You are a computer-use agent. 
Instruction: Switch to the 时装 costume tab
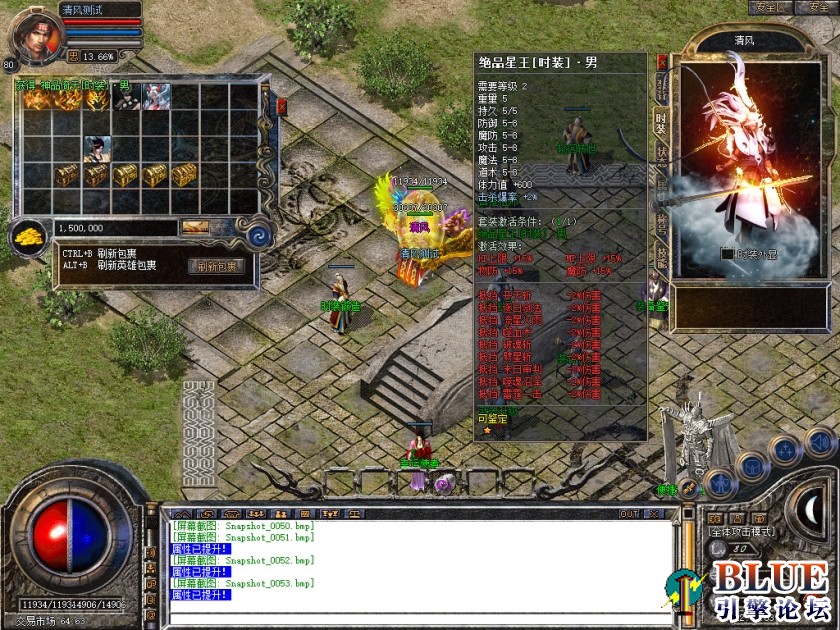pos(661,120)
